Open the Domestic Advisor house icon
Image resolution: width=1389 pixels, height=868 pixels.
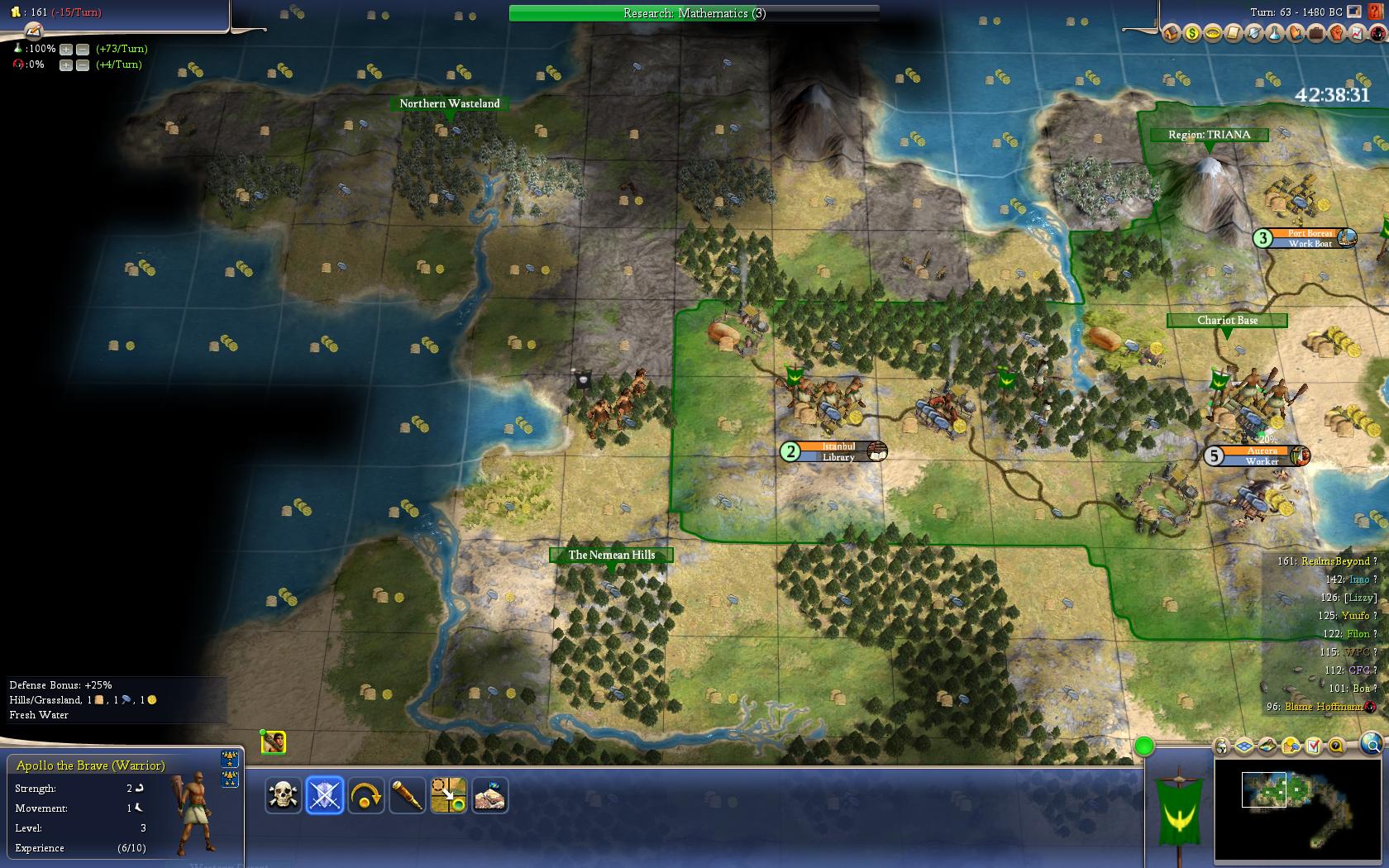point(1171,34)
